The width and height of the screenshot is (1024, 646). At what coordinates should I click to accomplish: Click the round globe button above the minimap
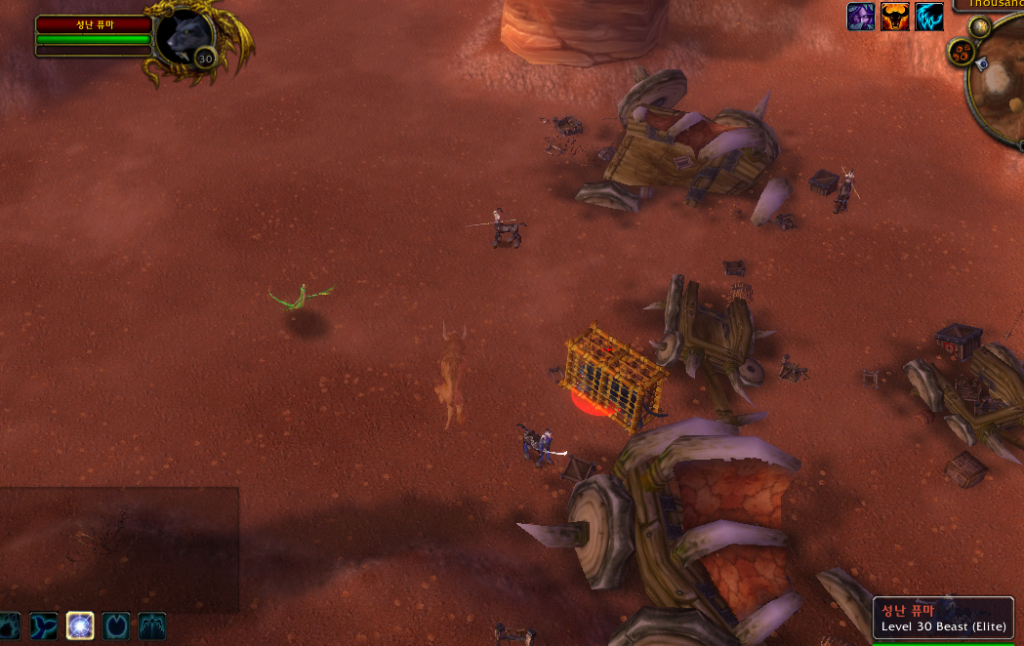(x=979, y=27)
